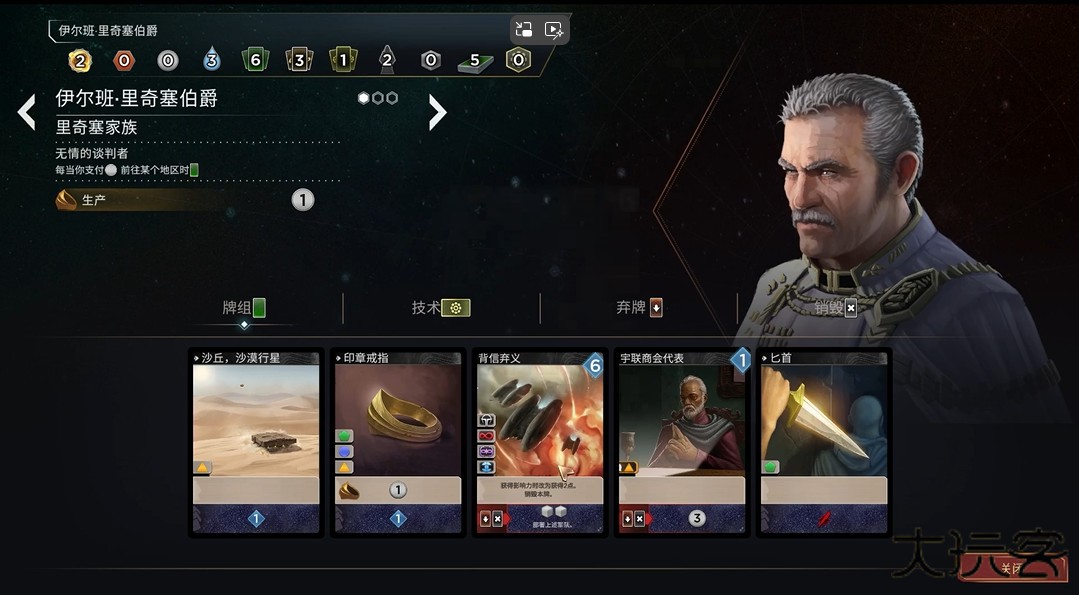The image size is (1079, 595).
Task: Click the video overlay's play-with-sparkle icon
Action: pyautogui.click(x=554, y=29)
